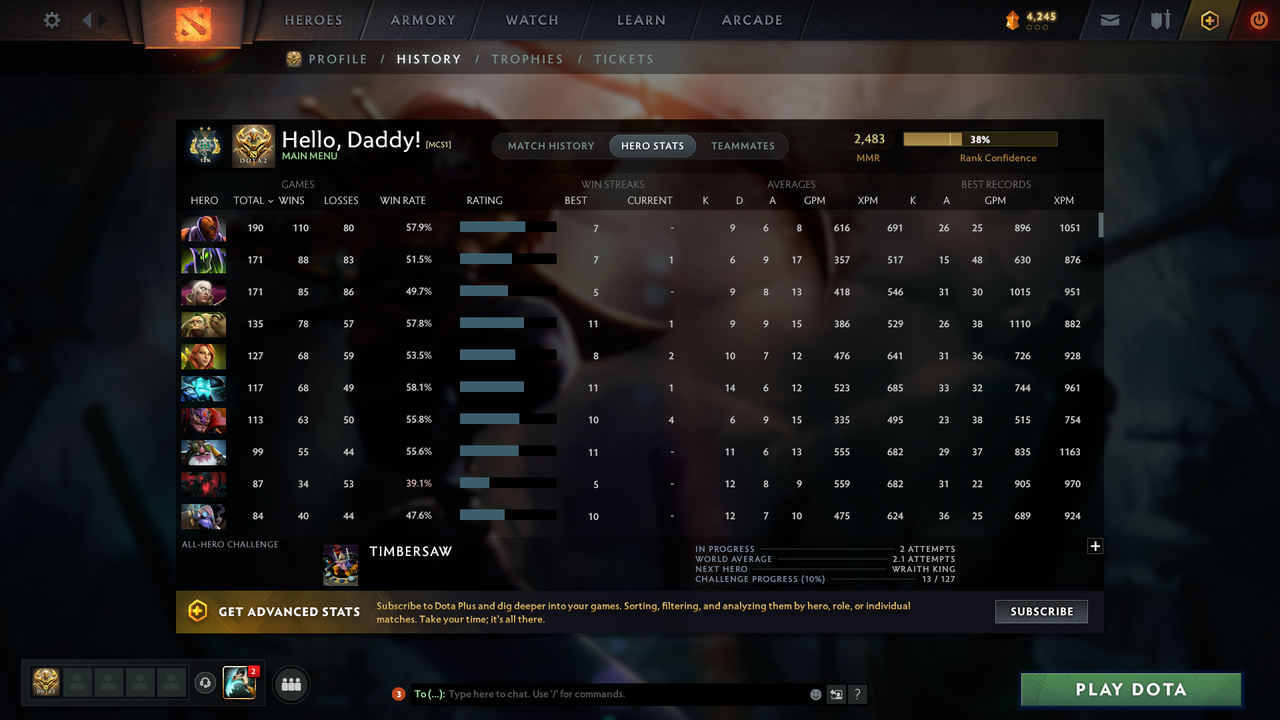
Task: Click the Rank Confidence progress bar
Action: pyautogui.click(x=980, y=139)
